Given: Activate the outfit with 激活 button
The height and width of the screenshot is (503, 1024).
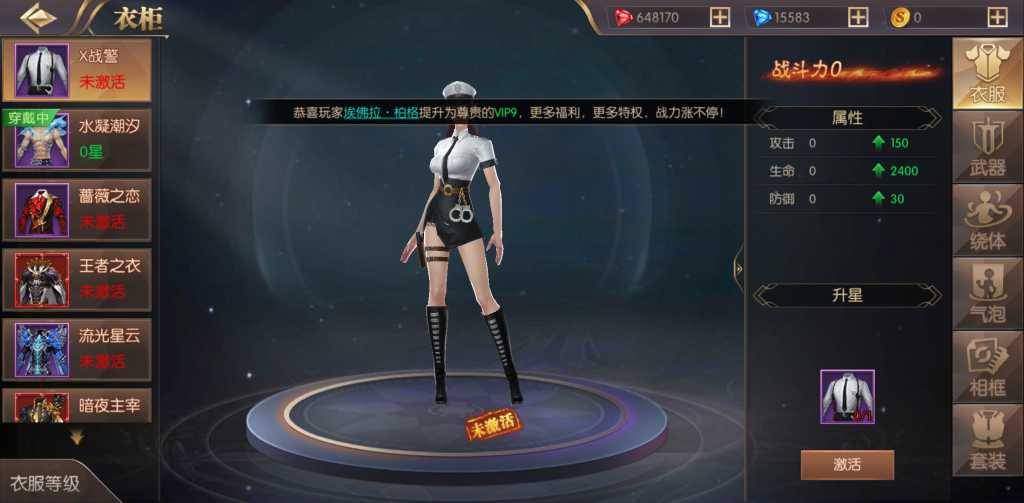Looking at the screenshot, I should point(847,465).
